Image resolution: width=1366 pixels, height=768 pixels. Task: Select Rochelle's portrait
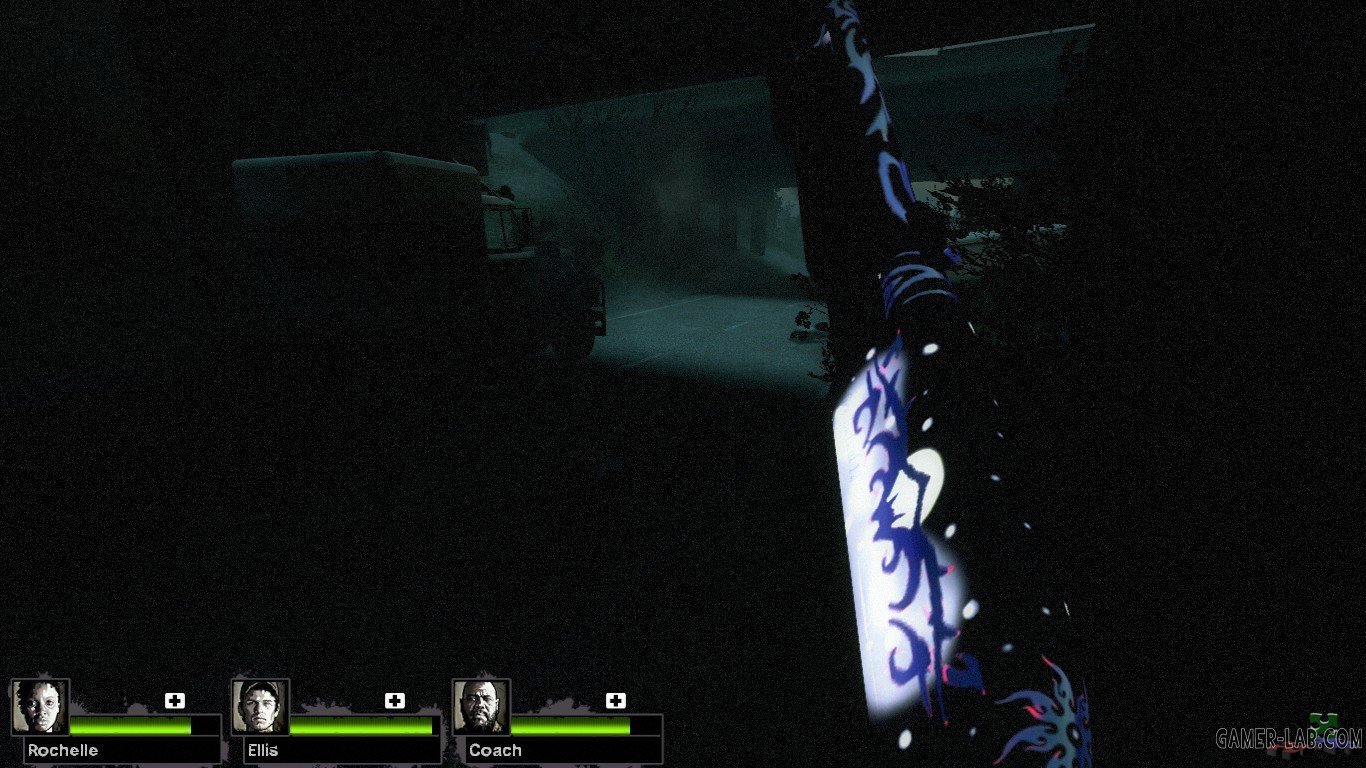tap(40, 707)
